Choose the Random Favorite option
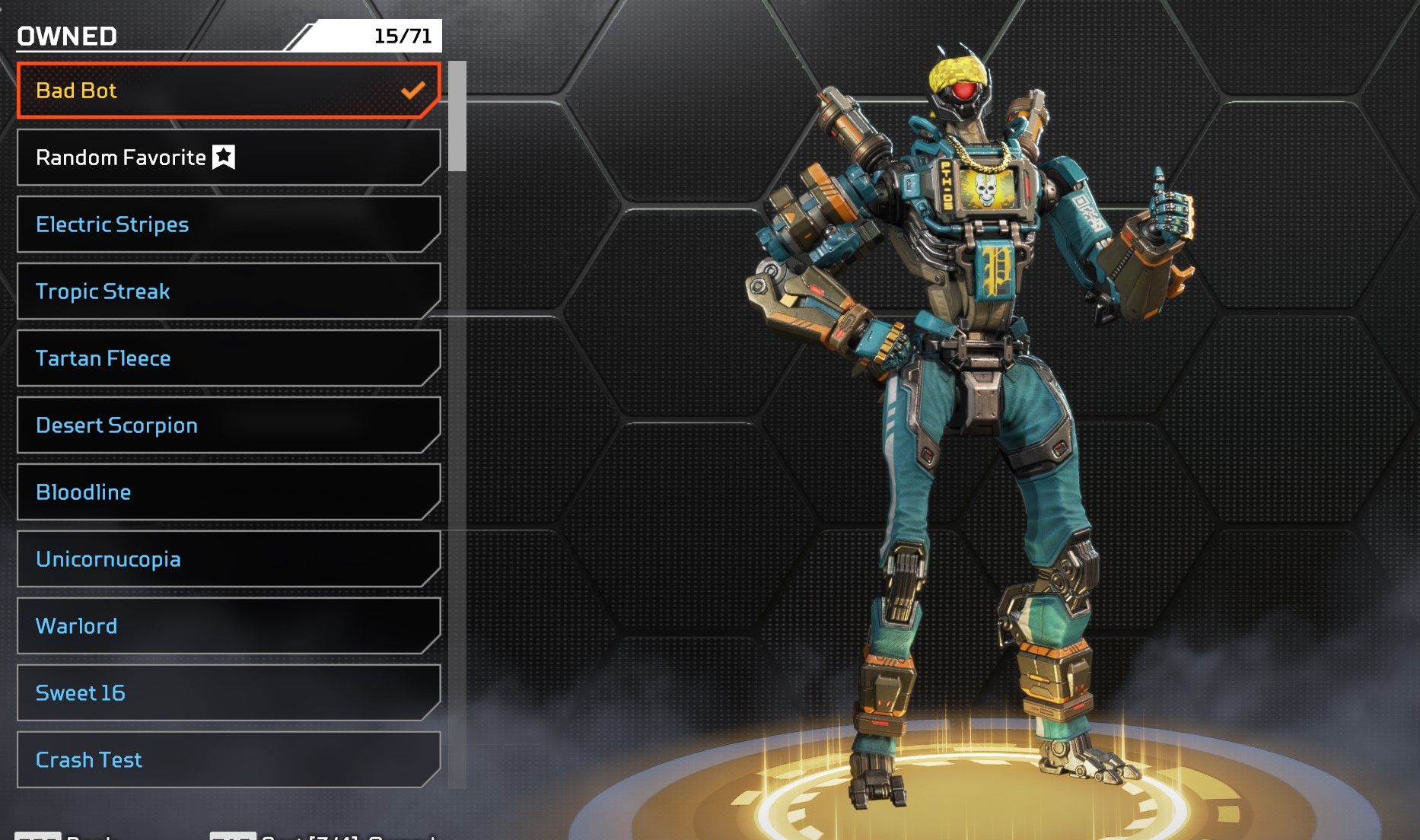1420x840 pixels. click(228, 157)
